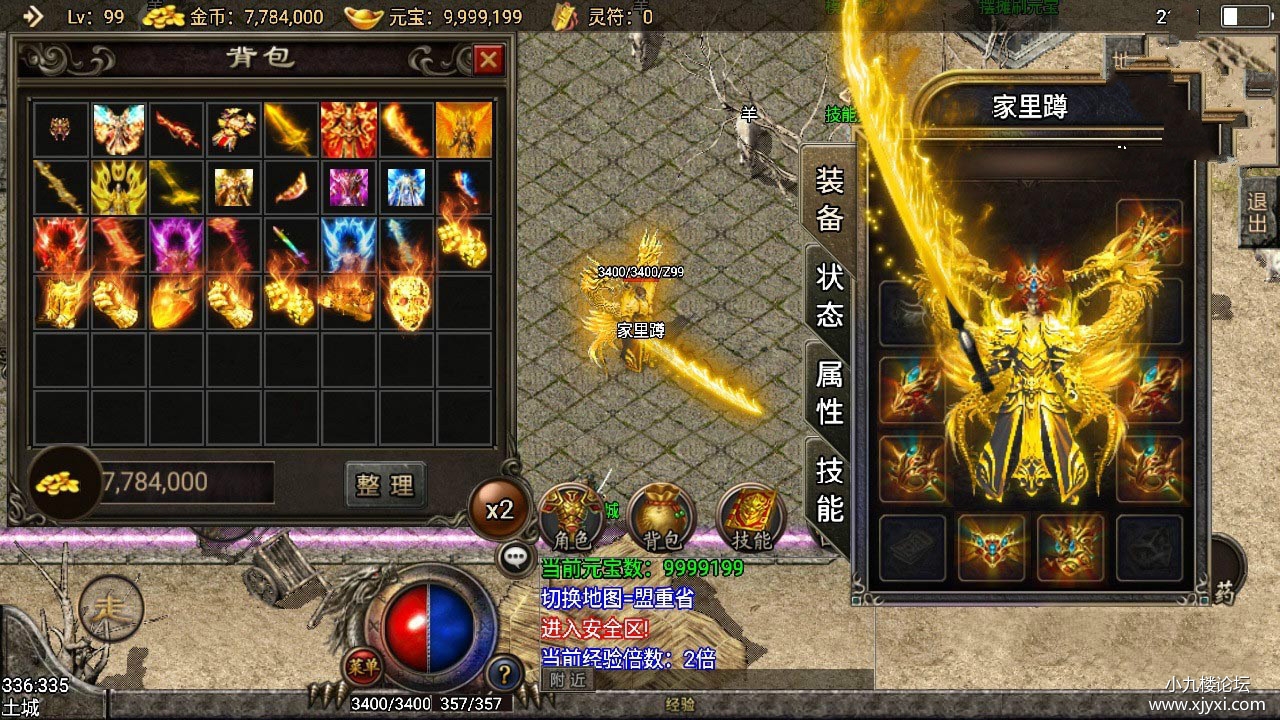Viewport: 1280px width, 720px height.
Task: Click the 菜单 menu button
Action: [x=361, y=664]
